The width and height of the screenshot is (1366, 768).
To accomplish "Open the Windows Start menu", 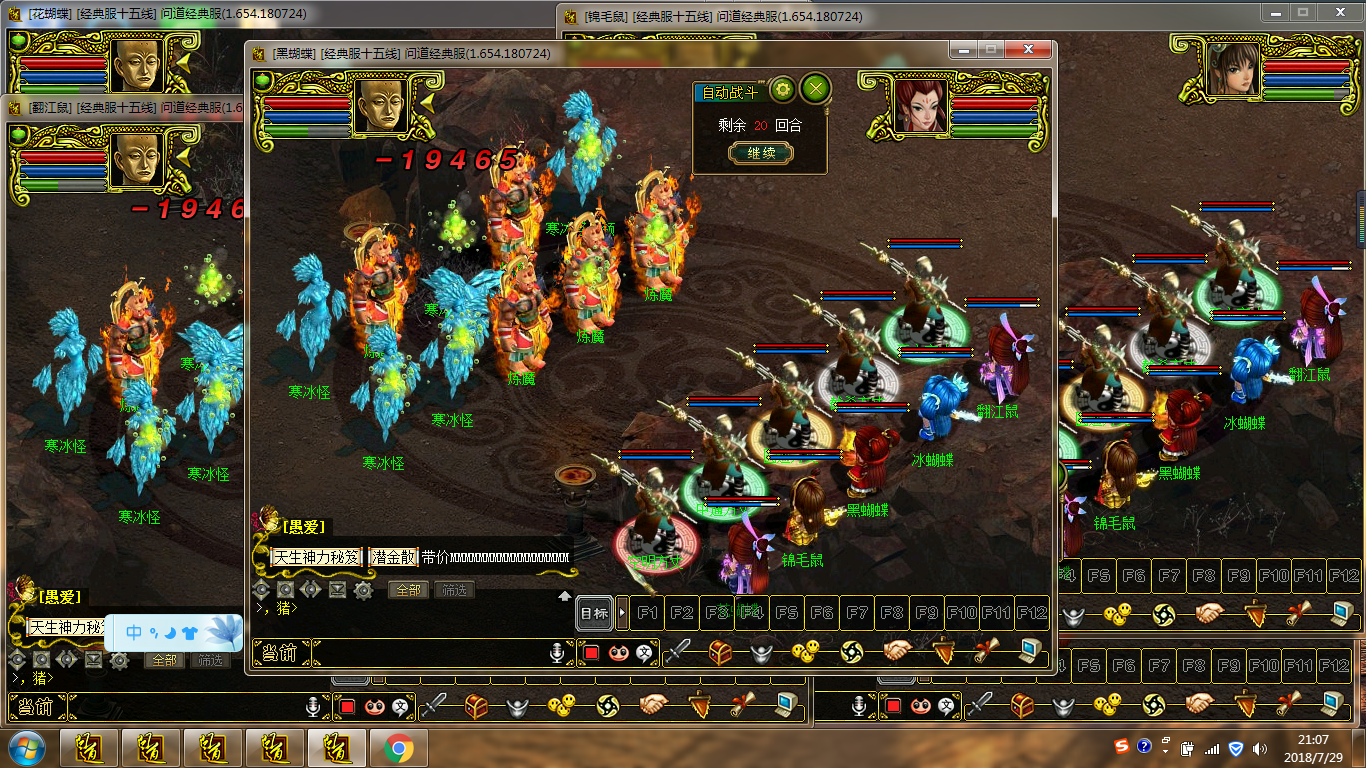I will 25,748.
